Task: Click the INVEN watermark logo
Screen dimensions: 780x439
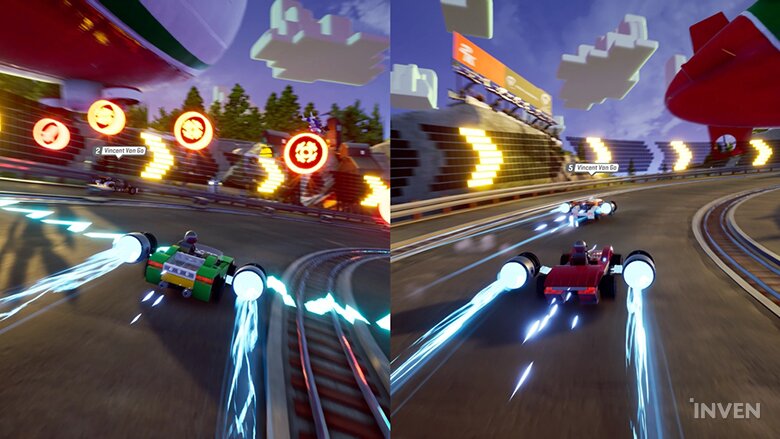Action: [x=724, y=409]
